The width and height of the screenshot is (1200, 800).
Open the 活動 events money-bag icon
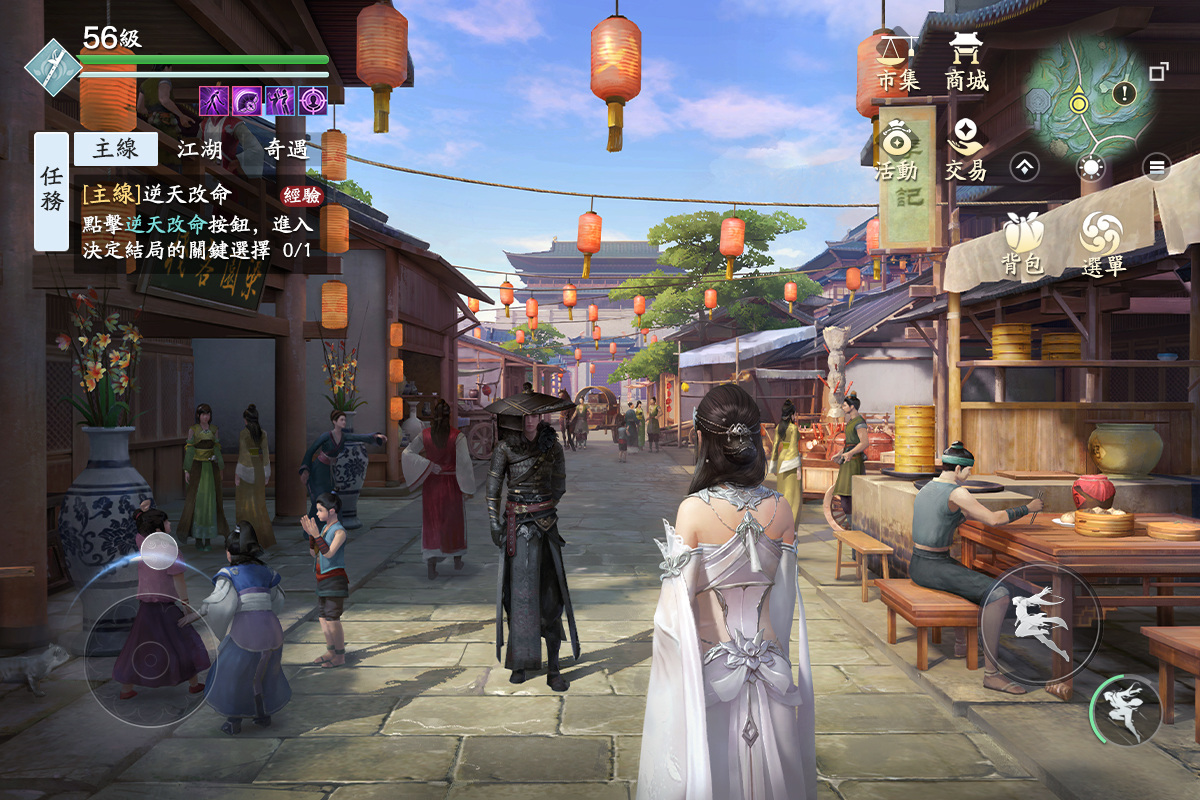click(896, 150)
